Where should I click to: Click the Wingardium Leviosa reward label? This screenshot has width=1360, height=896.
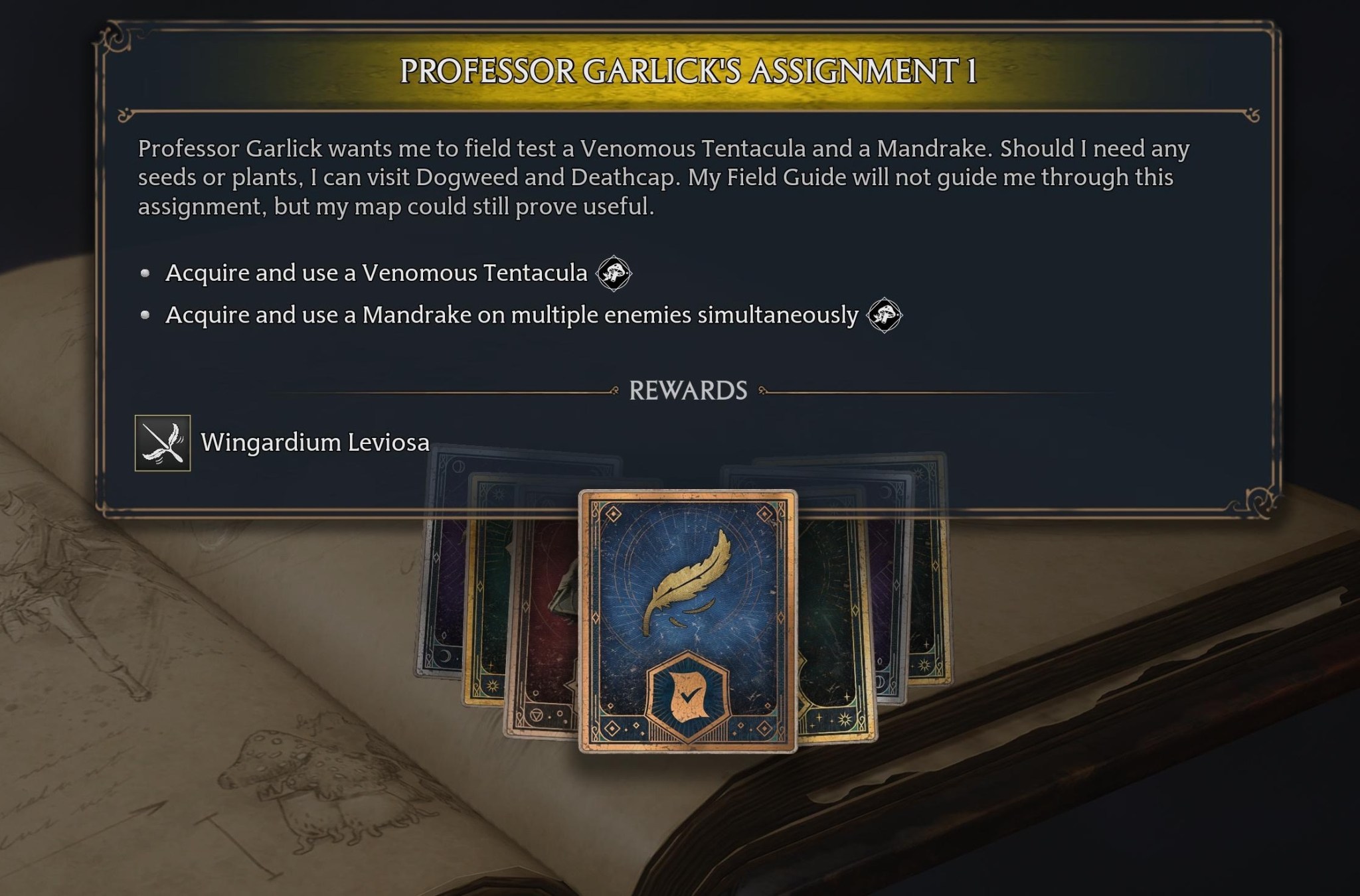pyautogui.click(x=315, y=442)
